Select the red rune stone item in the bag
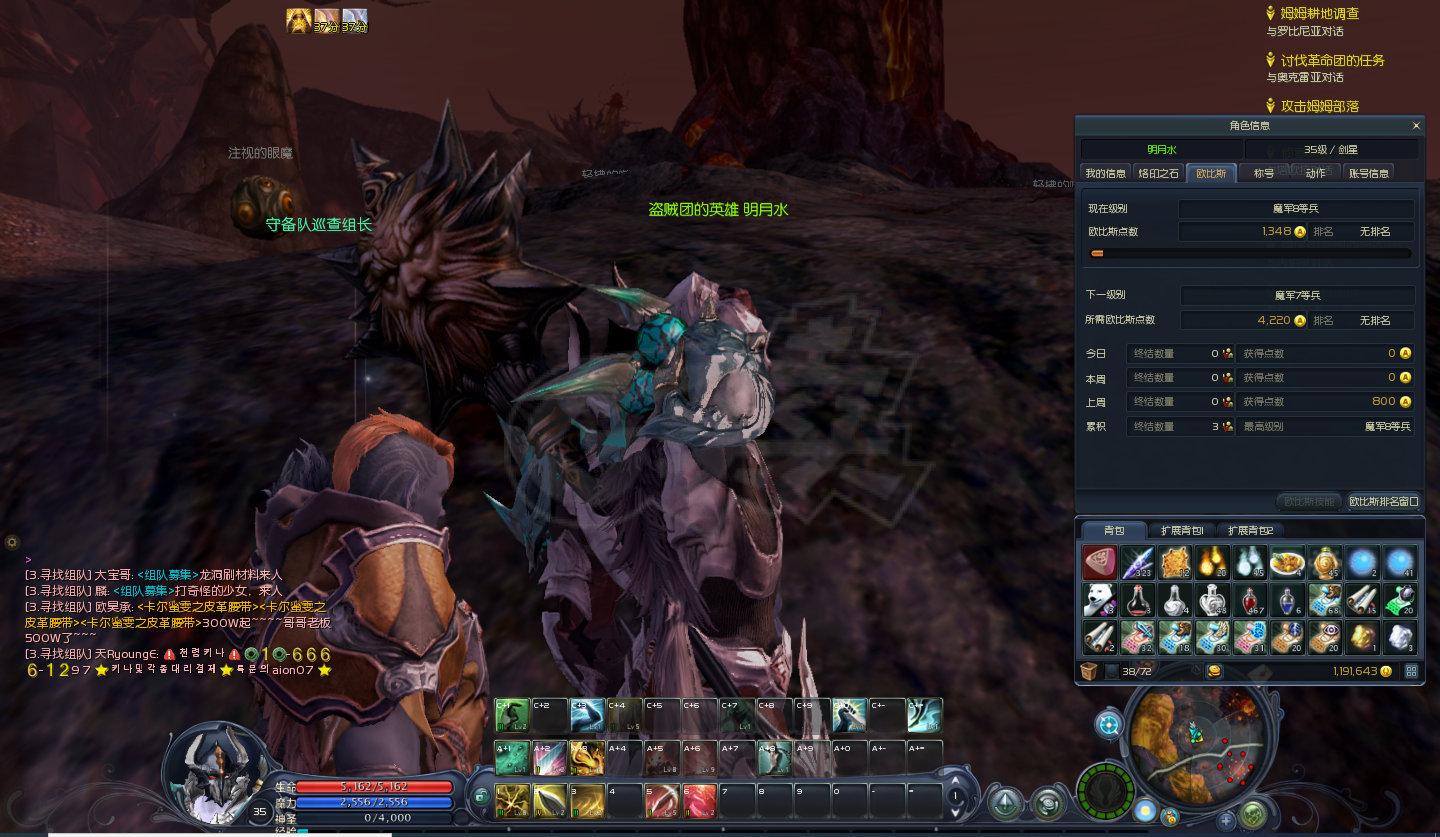The width and height of the screenshot is (1440, 837). 1099,563
